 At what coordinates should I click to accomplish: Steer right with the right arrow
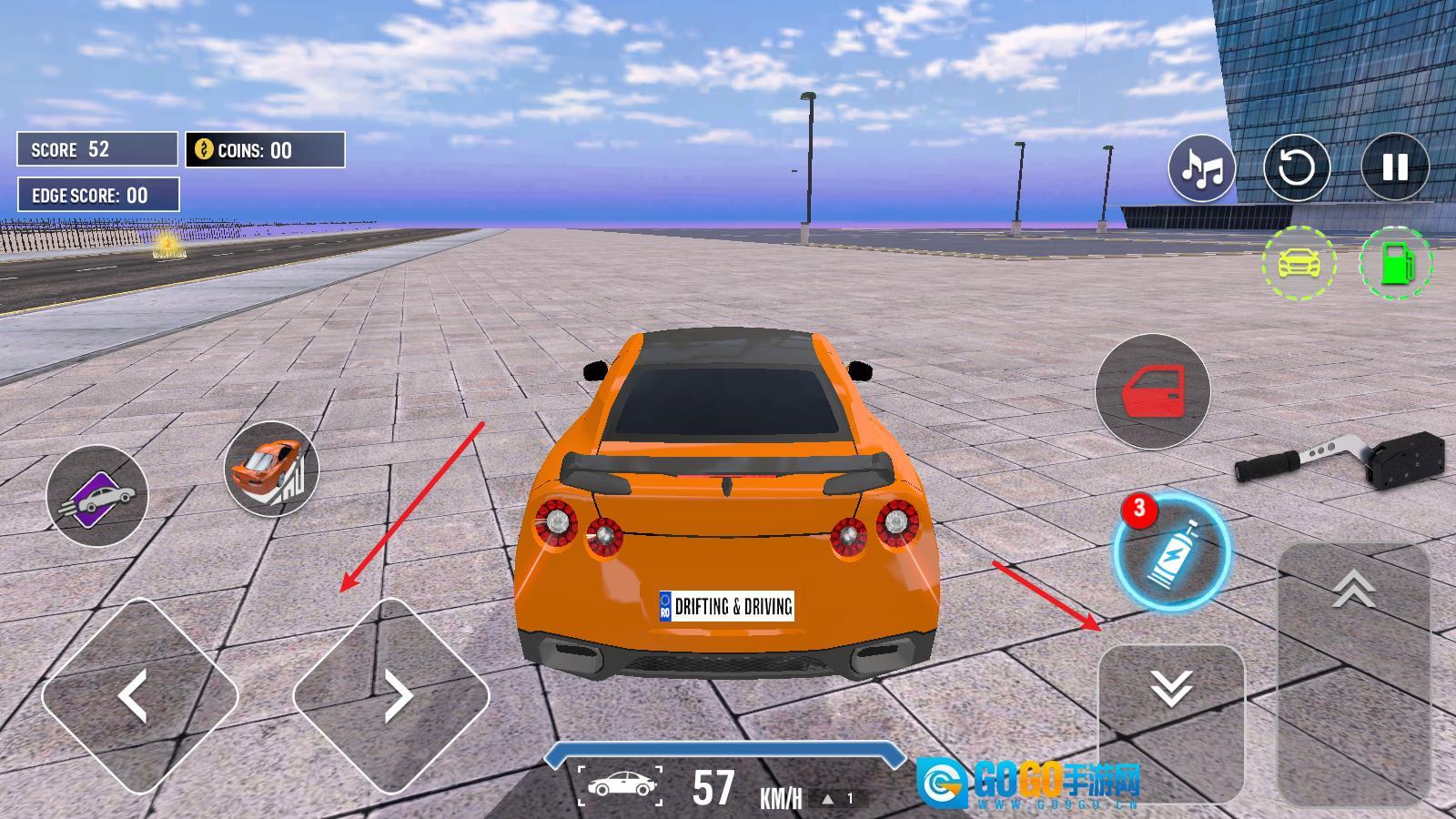pyautogui.click(x=391, y=696)
